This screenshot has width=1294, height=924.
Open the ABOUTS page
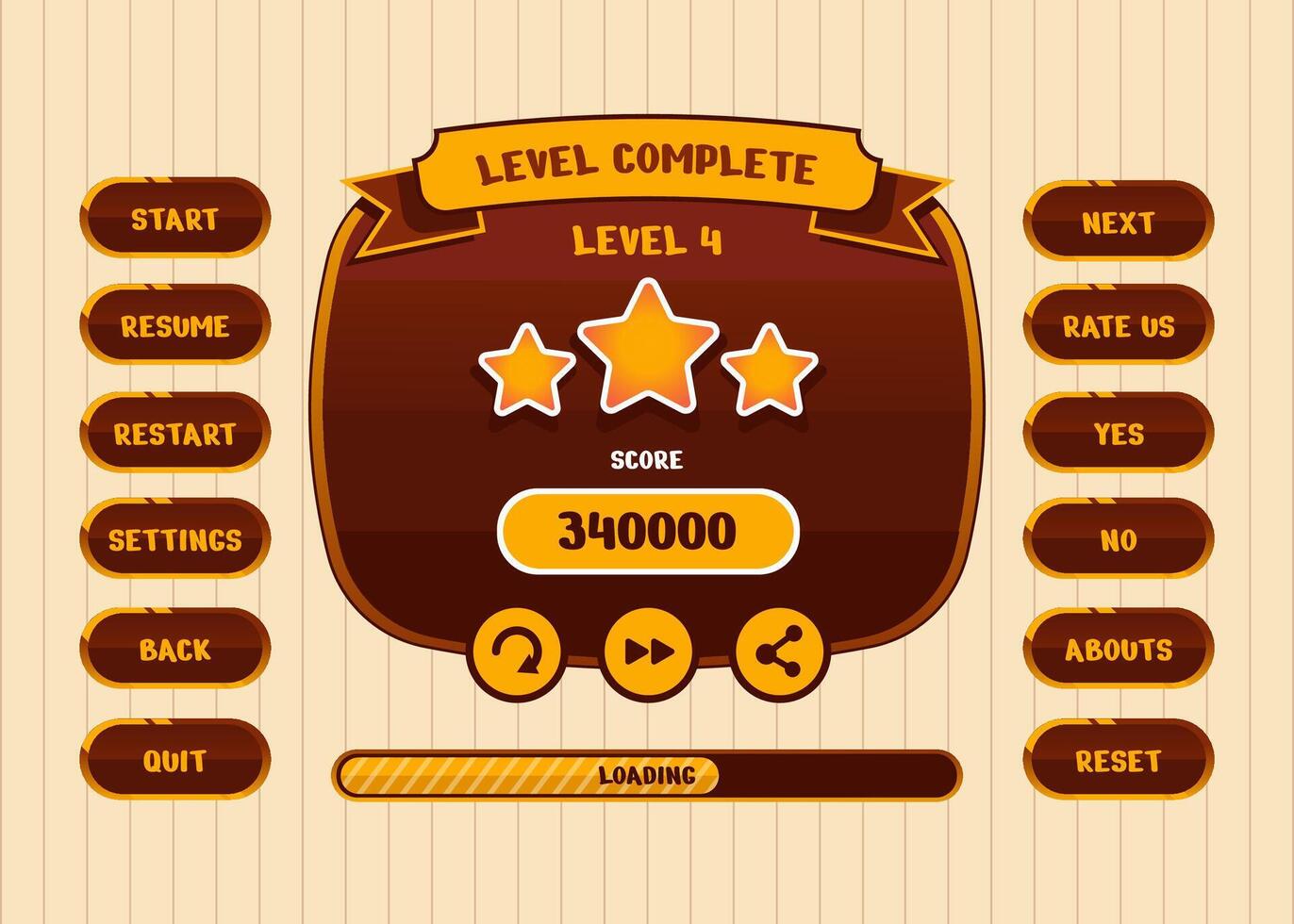tap(1119, 648)
